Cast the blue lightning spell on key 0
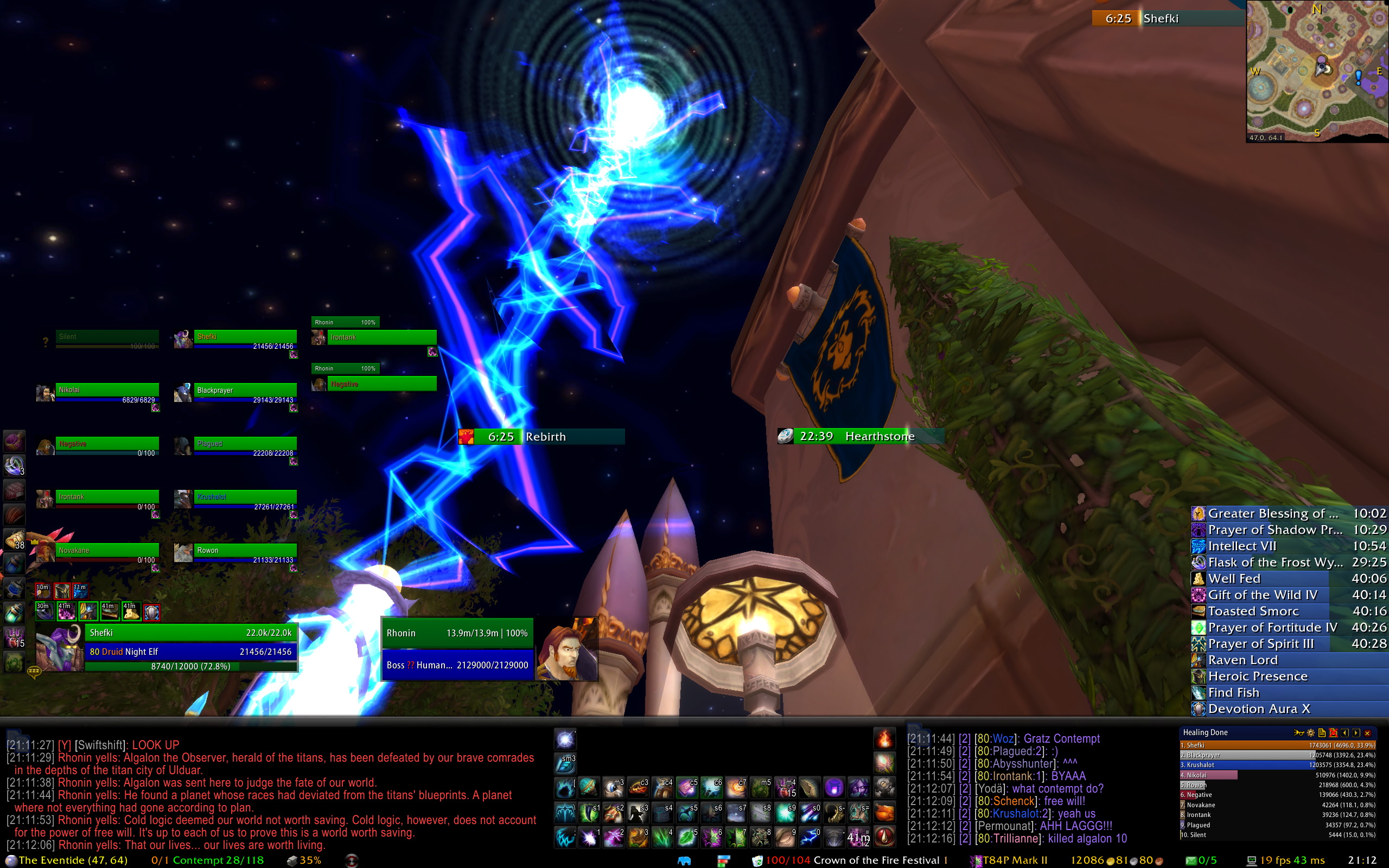The image size is (1389, 868). coord(810,837)
